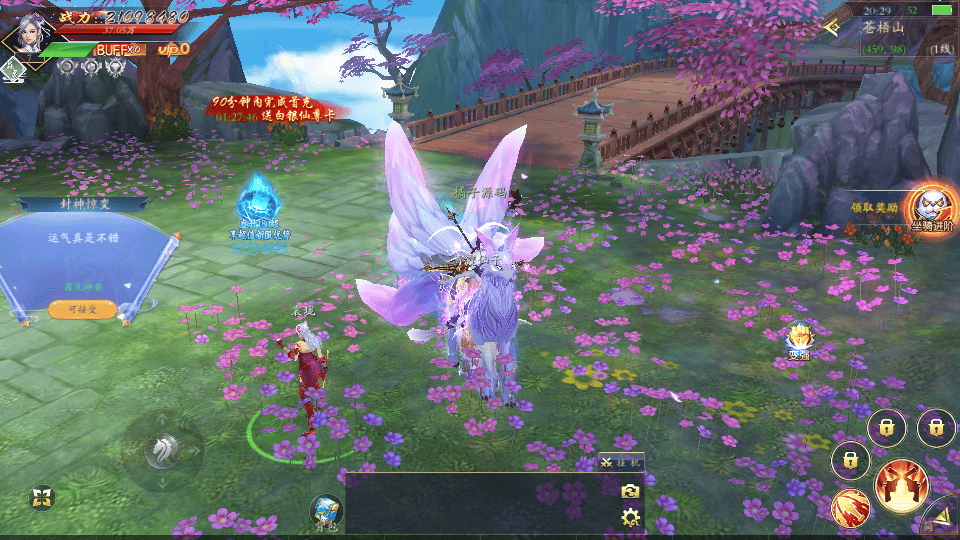960x540 pixels.
Task: Activate the red slash skill
Action: pyautogui.click(x=850, y=507)
